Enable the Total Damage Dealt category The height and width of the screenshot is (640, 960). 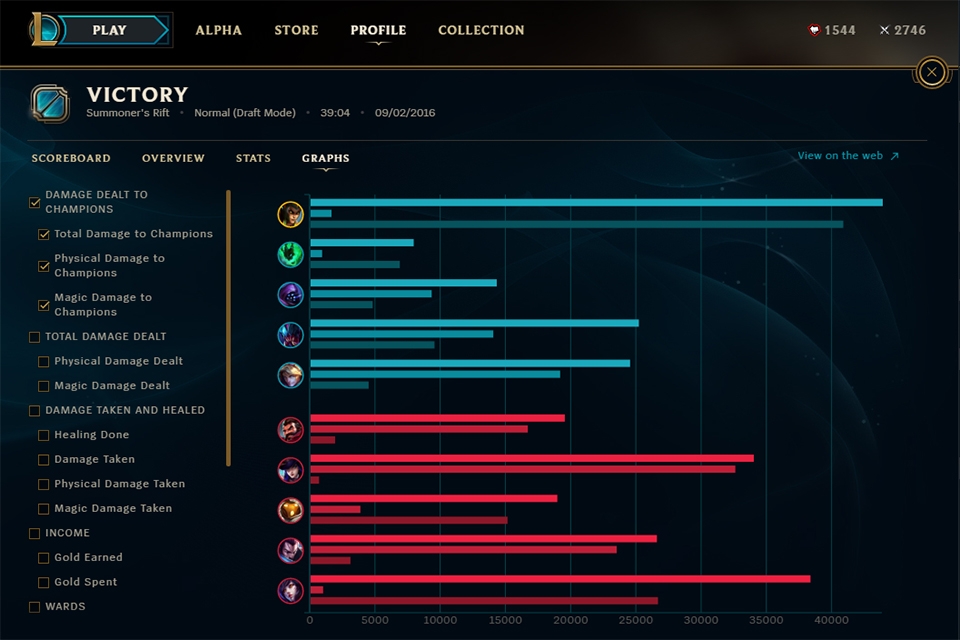35,337
